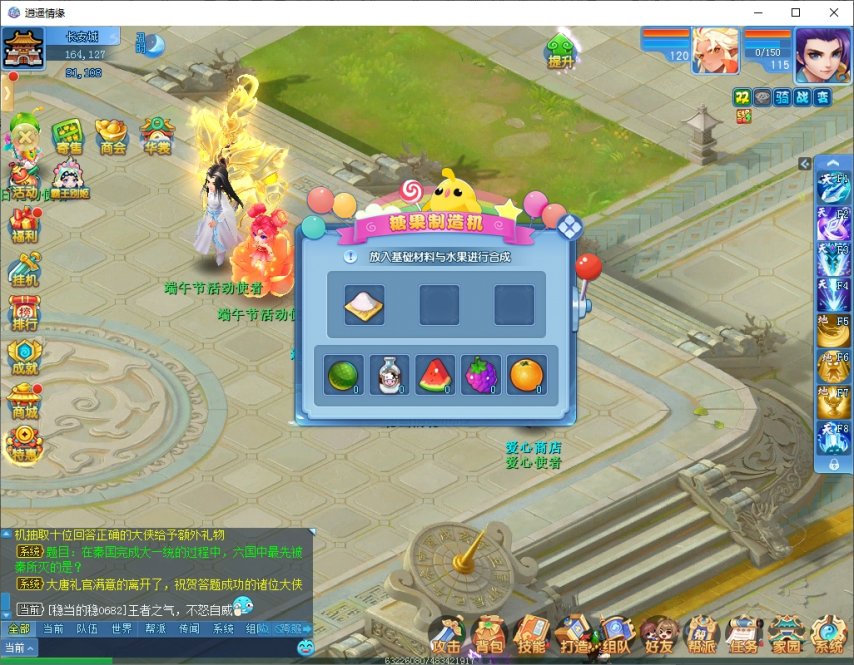854x665 pixels.
Task: Pull the red lever on the candy machine
Action: click(586, 268)
